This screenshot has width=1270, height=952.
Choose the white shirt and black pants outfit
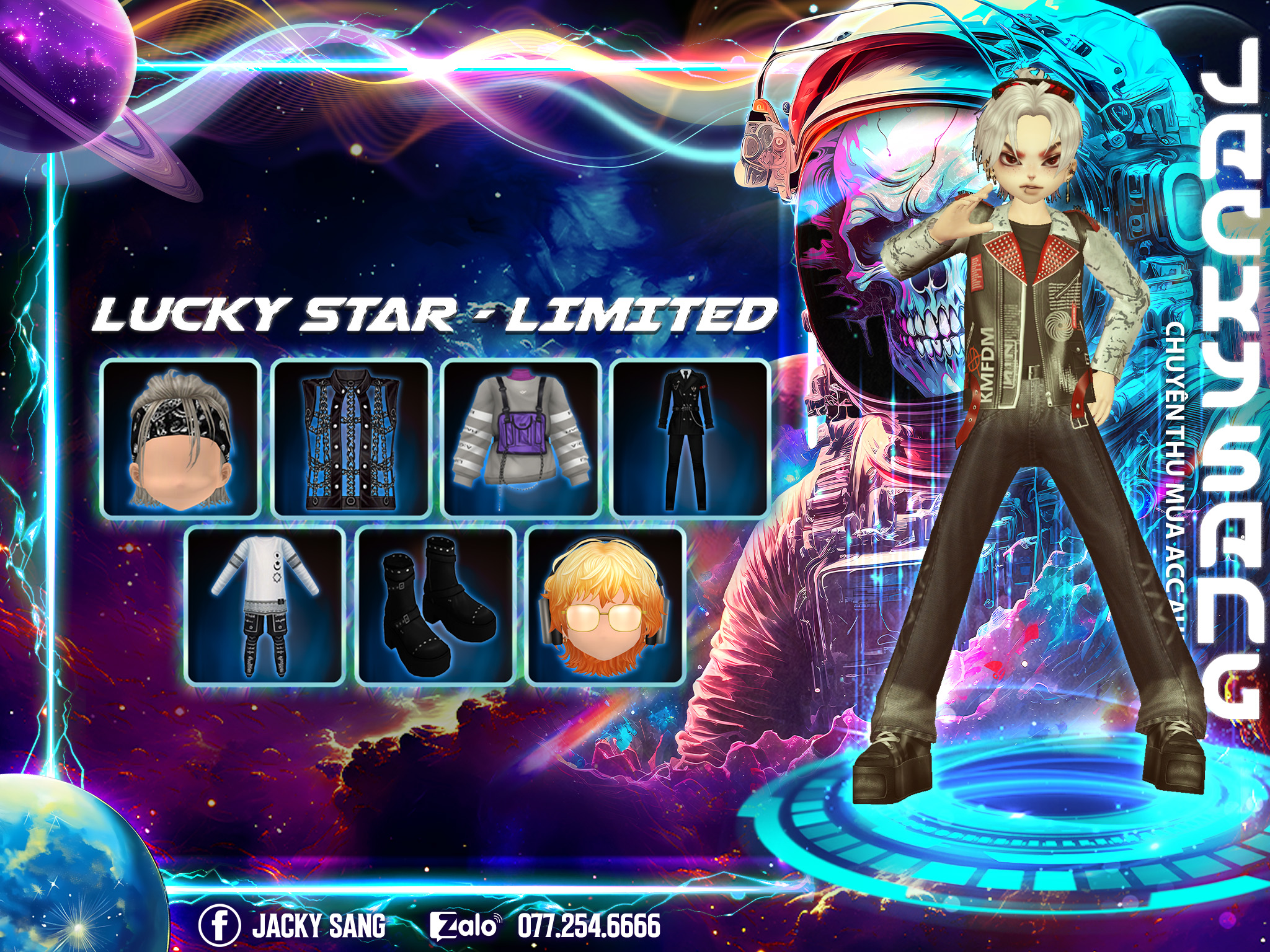265,606
